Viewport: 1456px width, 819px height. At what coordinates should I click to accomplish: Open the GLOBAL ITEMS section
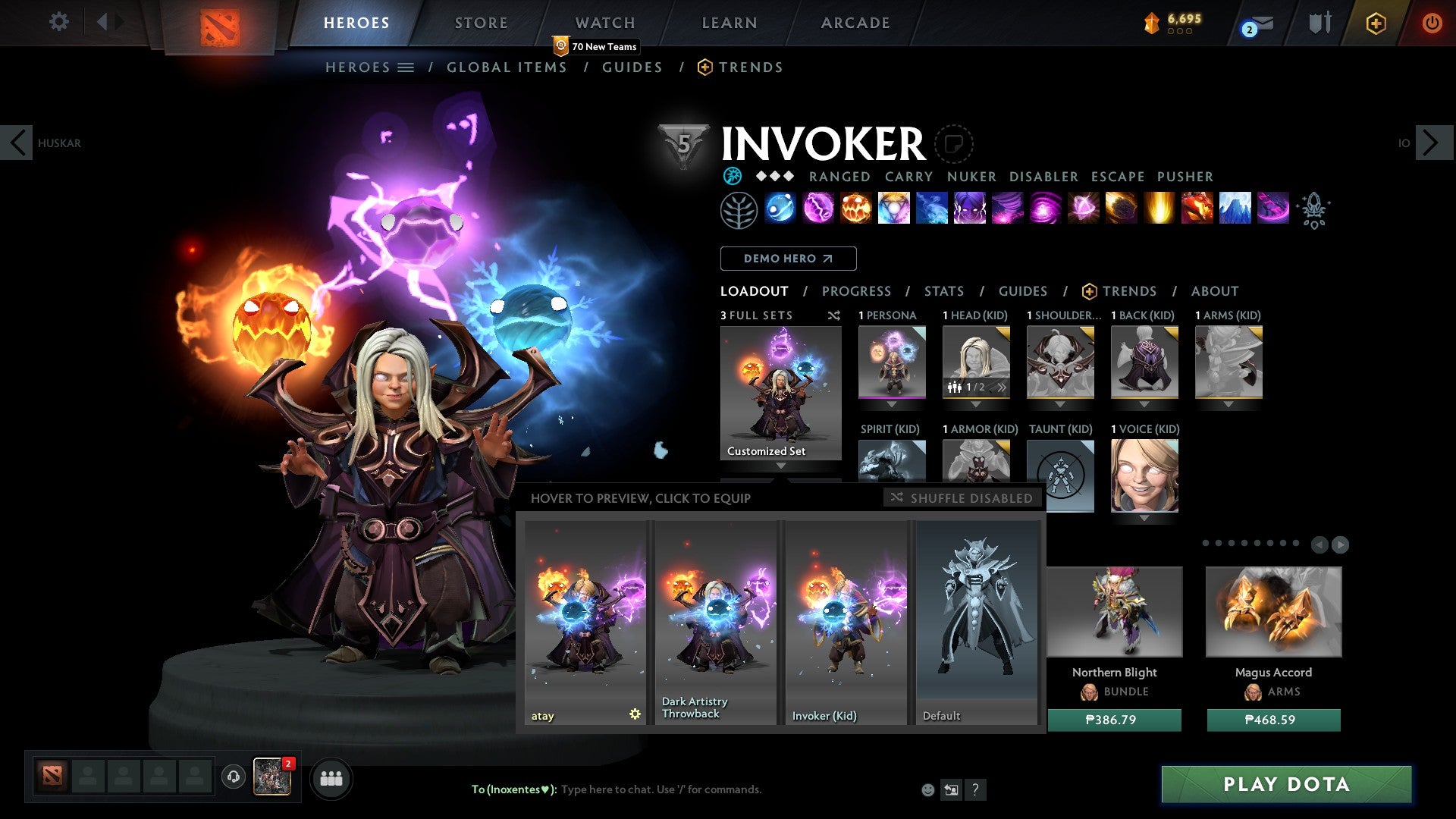click(x=507, y=67)
